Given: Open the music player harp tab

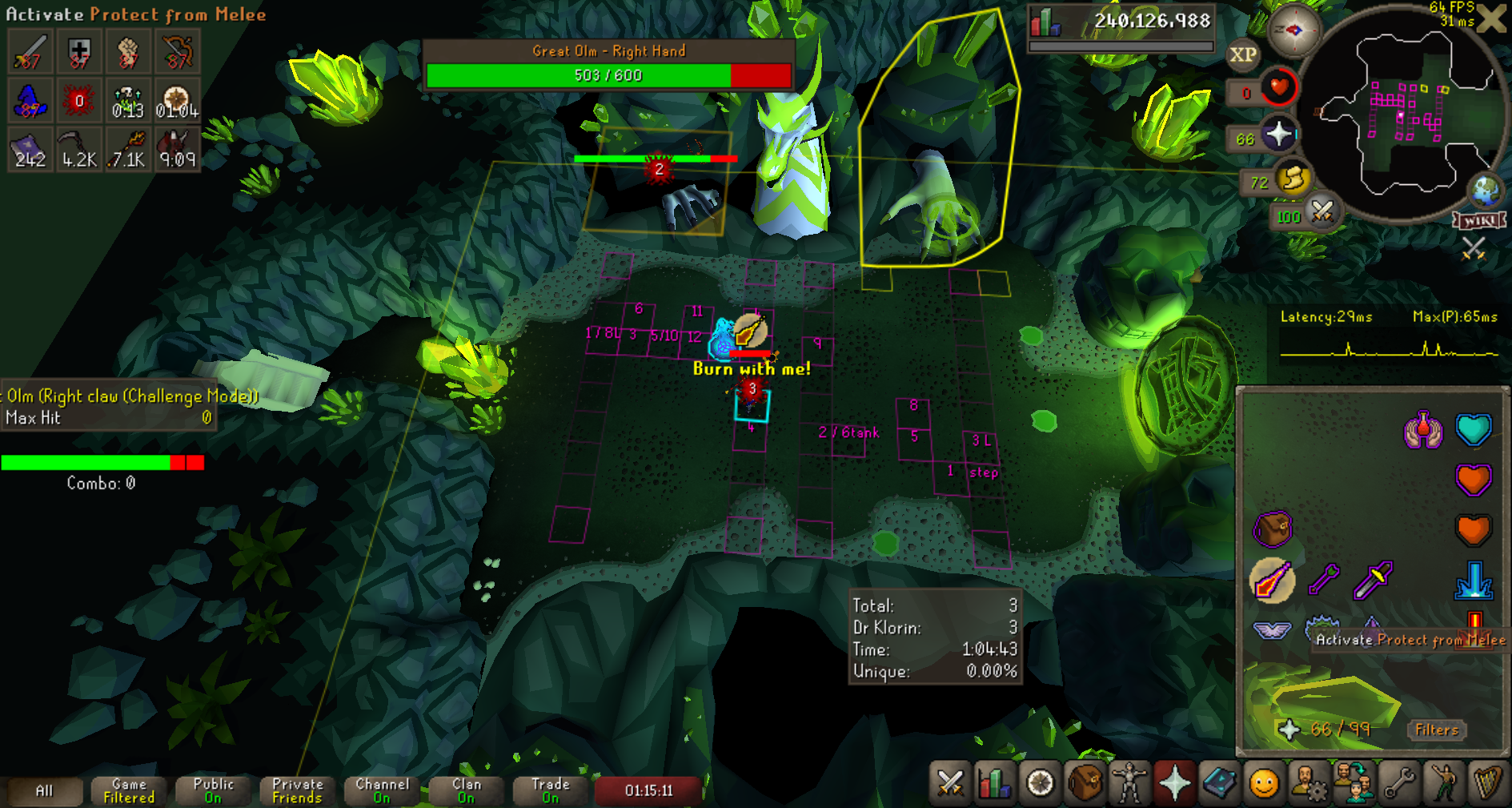Looking at the screenshot, I should coord(1488,782).
